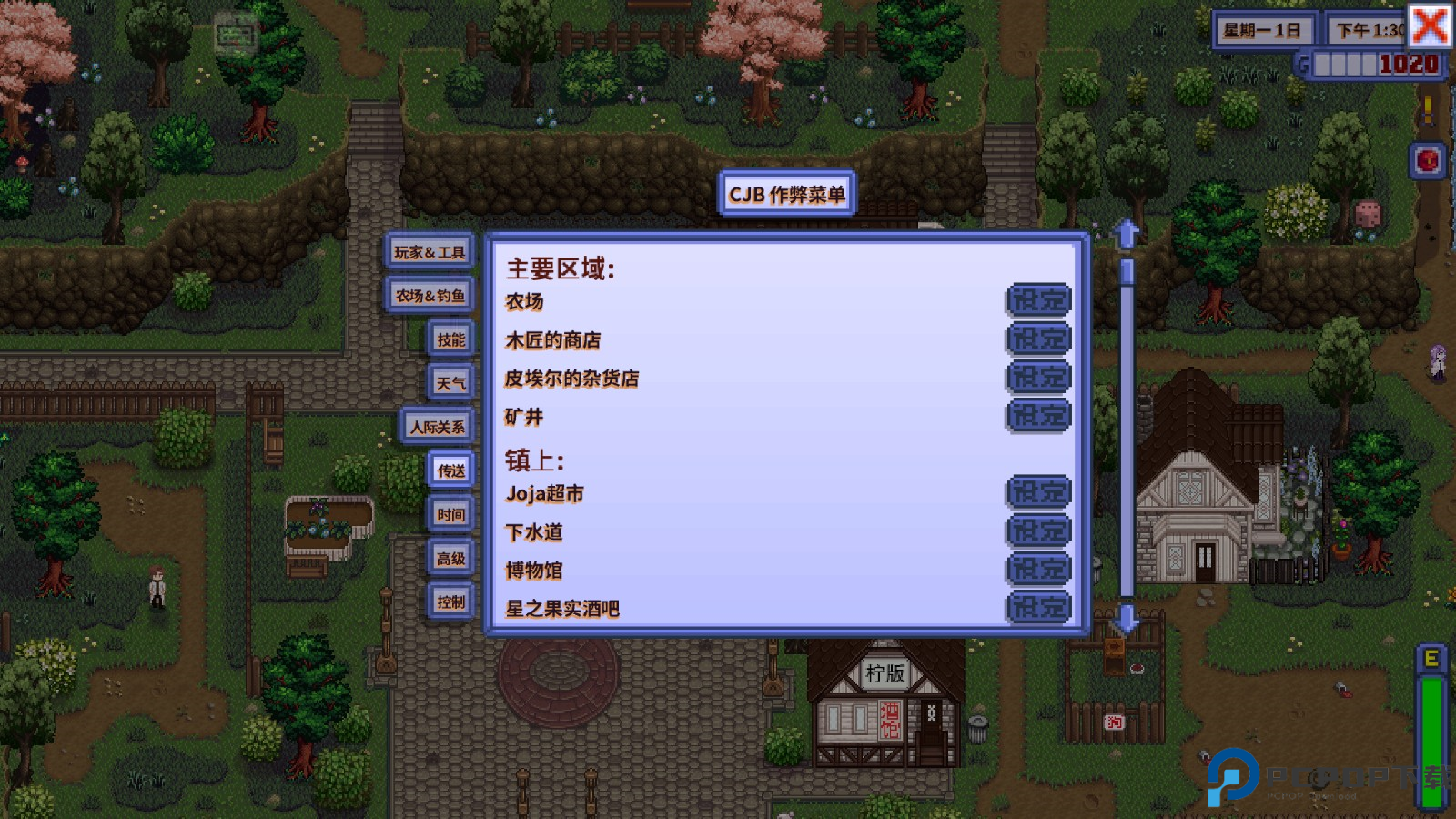The width and height of the screenshot is (1456, 819).
Task: Warp to 矿井 using its 设定 button
Action: click(x=1038, y=415)
